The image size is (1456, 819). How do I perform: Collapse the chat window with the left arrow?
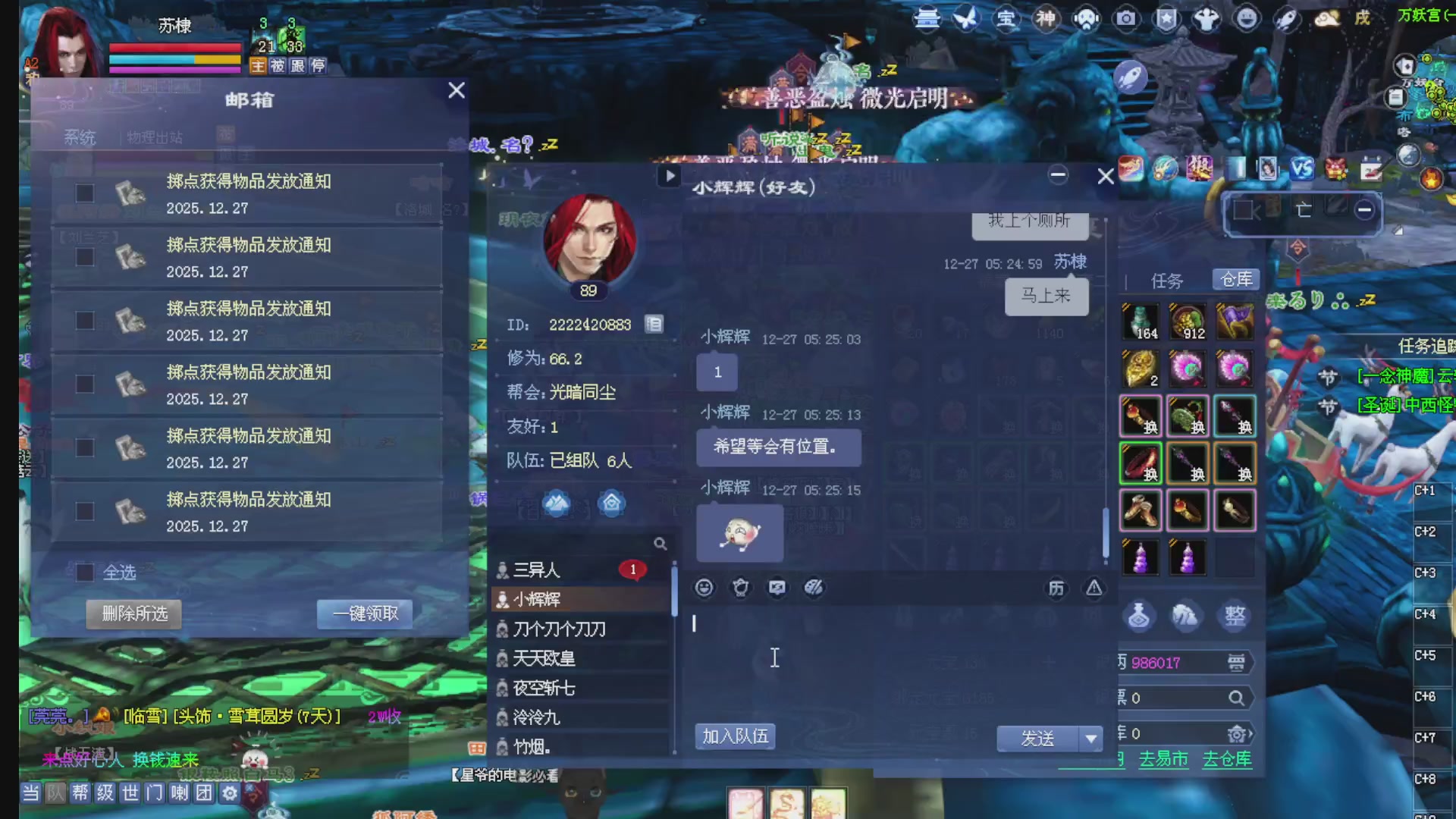(668, 176)
